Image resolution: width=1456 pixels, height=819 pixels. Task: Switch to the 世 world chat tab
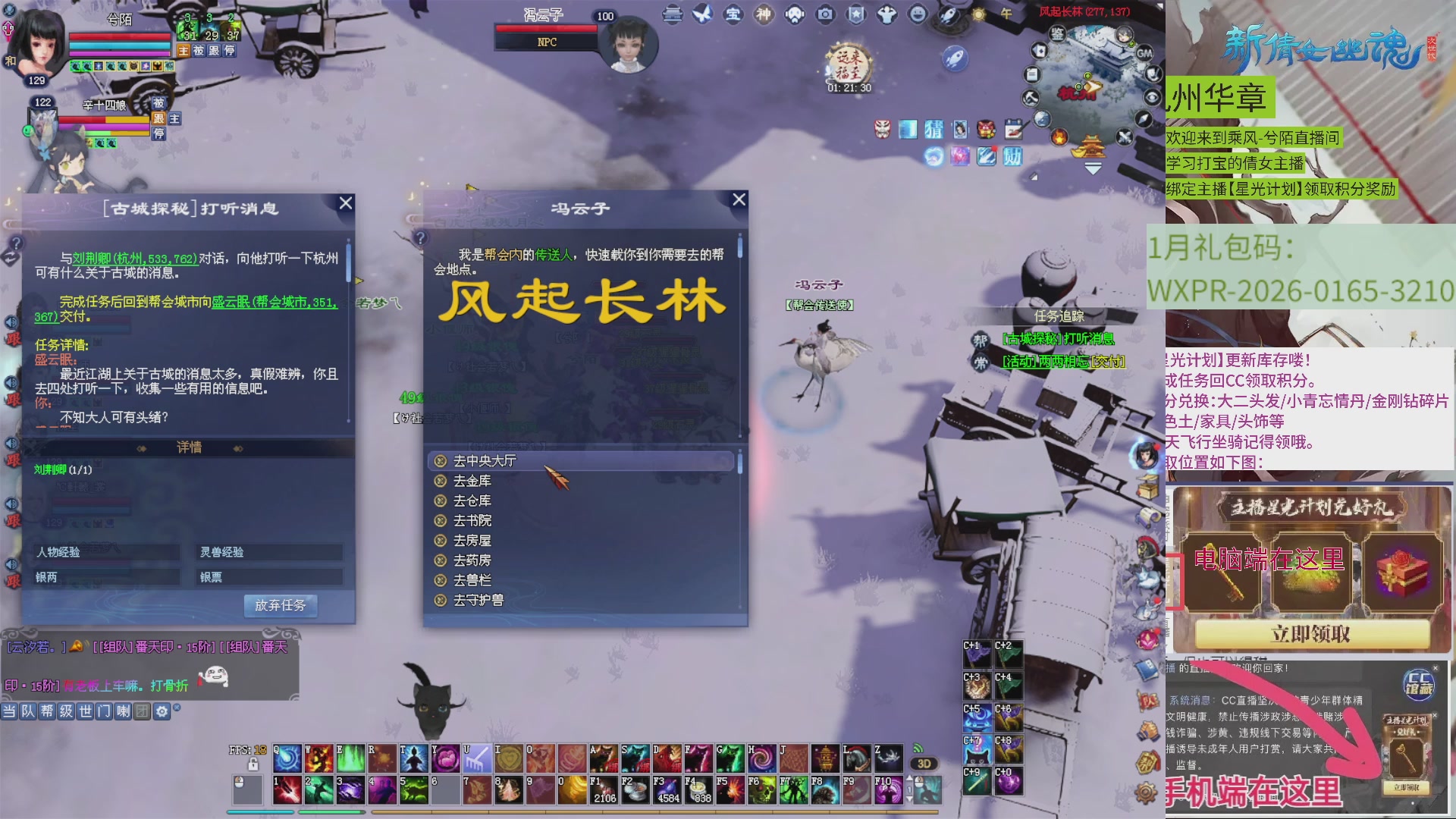(86, 712)
